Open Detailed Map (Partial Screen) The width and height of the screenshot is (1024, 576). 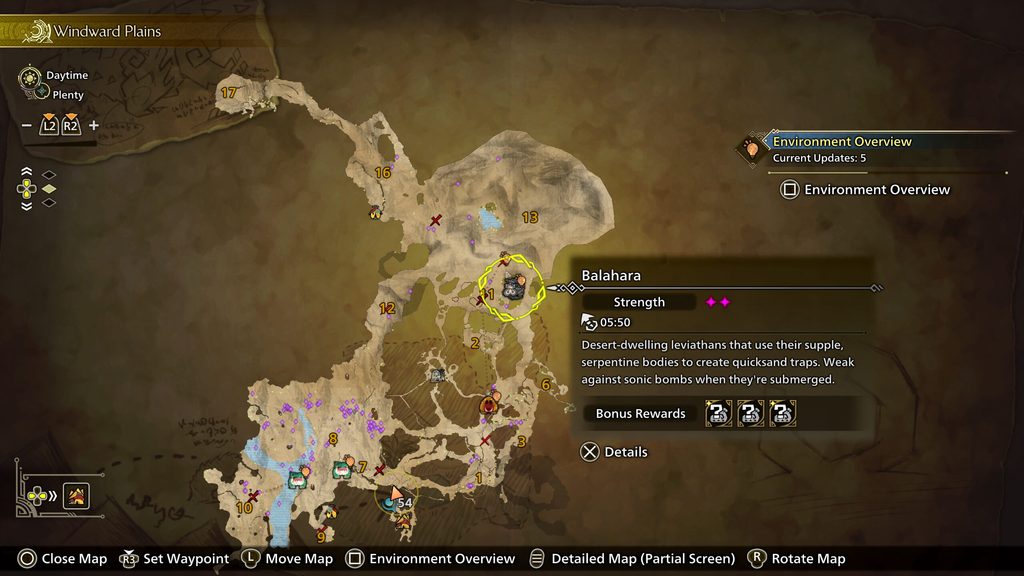click(x=632, y=559)
